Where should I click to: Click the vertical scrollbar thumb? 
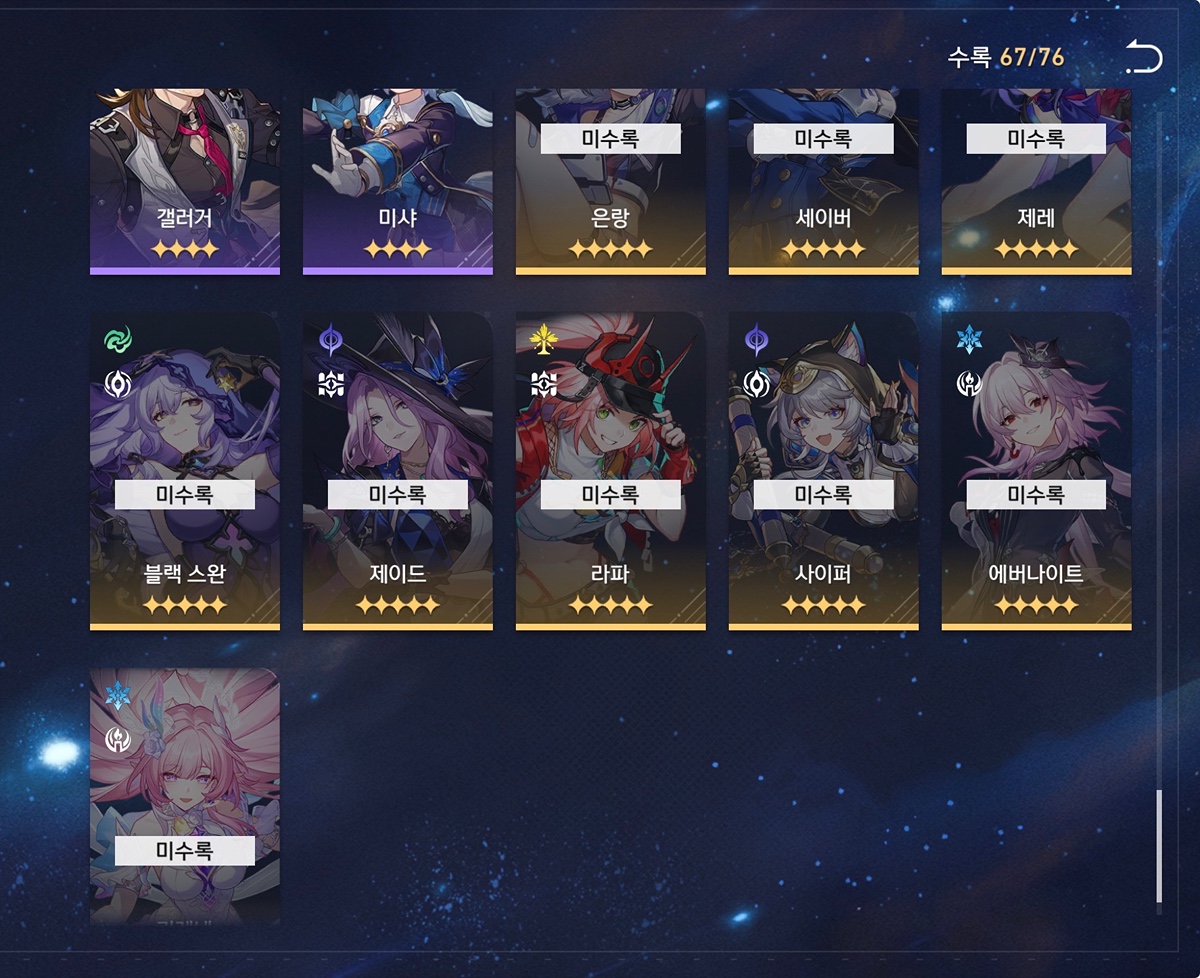coord(1159,846)
